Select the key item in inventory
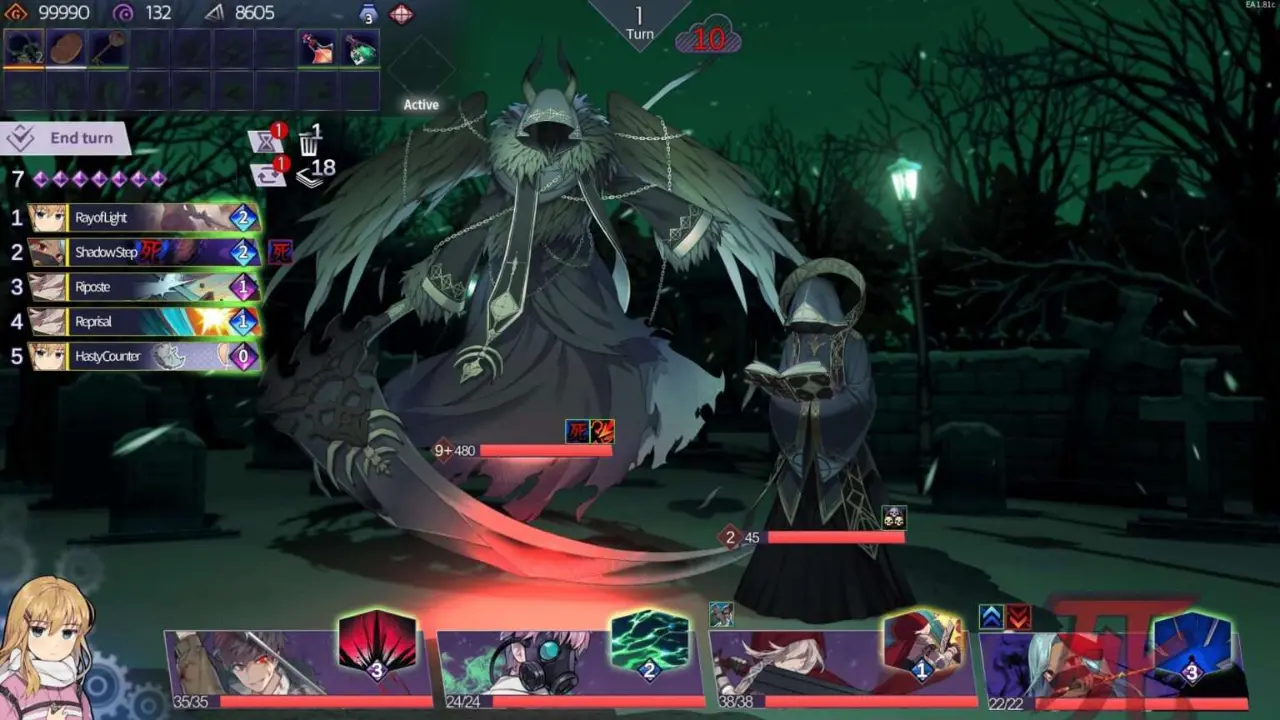 click(x=108, y=49)
